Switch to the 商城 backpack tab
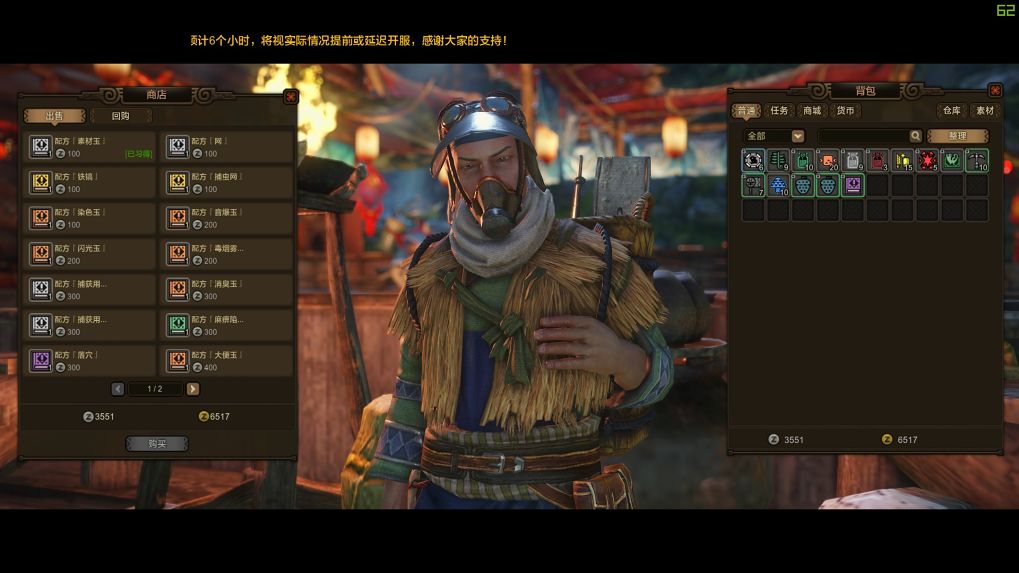This screenshot has height=573, width=1019. pyautogui.click(x=812, y=111)
